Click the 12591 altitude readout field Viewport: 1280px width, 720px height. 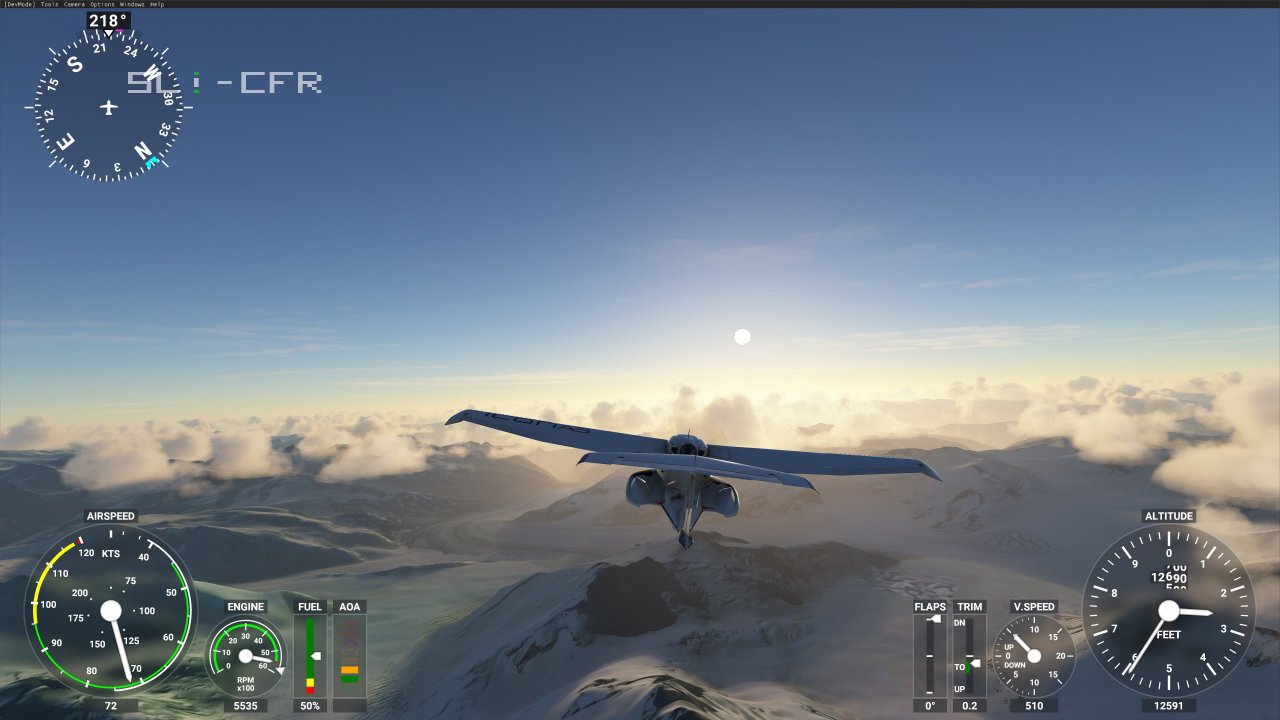point(1168,706)
